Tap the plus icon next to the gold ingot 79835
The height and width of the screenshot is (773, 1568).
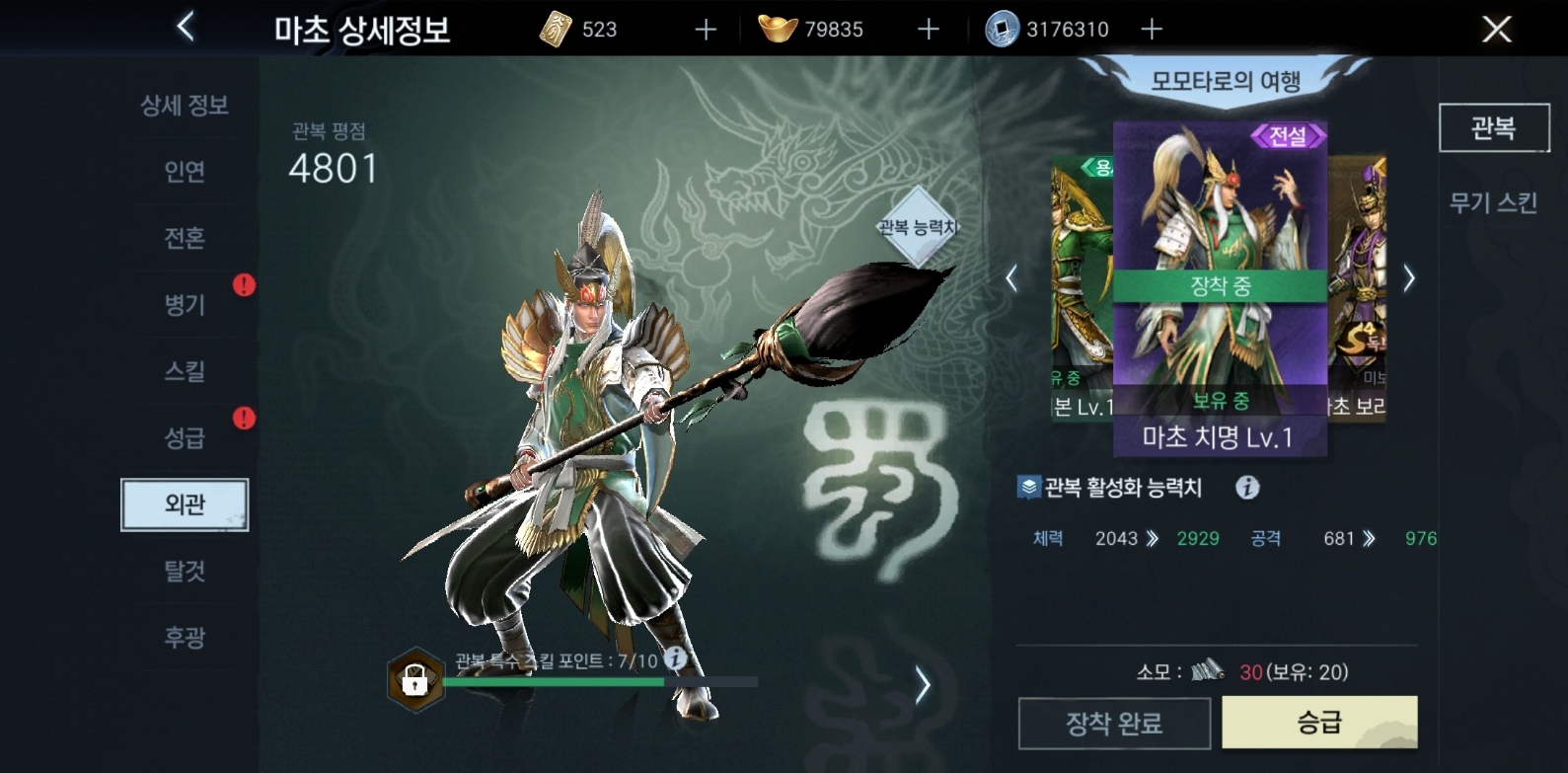tap(927, 29)
